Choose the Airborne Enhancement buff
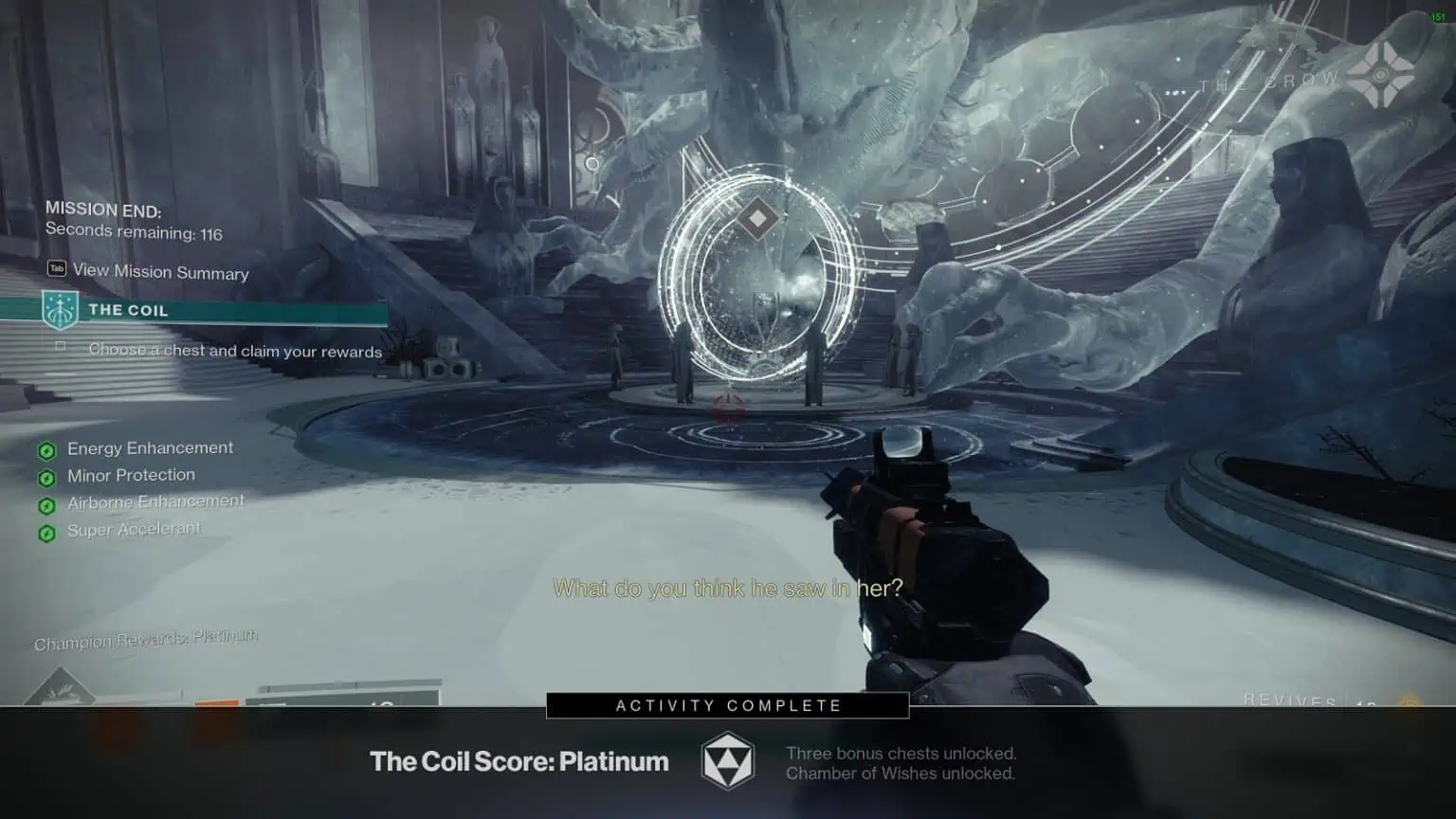This screenshot has height=819, width=1456. 155,502
